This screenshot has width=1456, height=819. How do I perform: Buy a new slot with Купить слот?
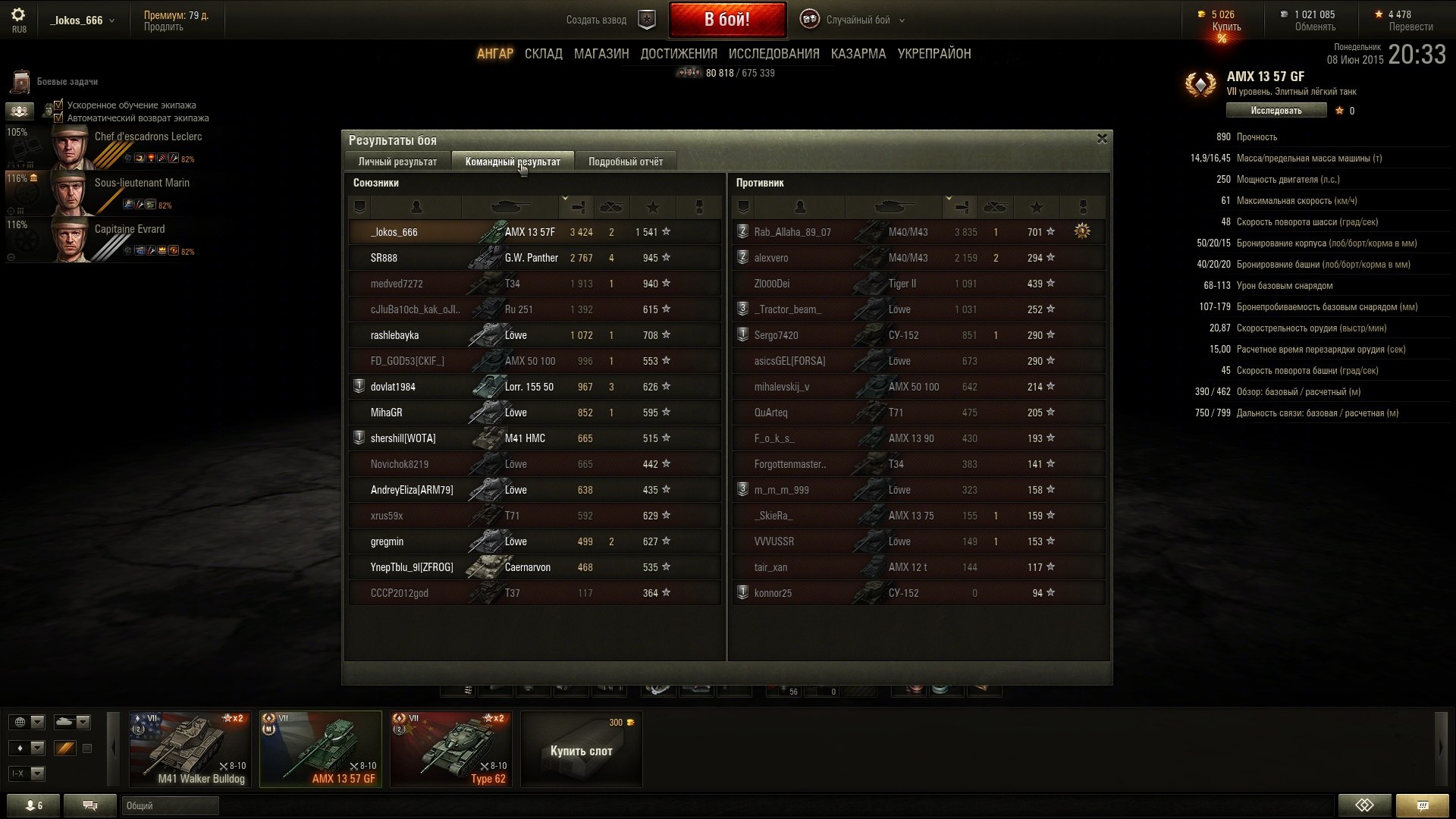[x=581, y=750]
